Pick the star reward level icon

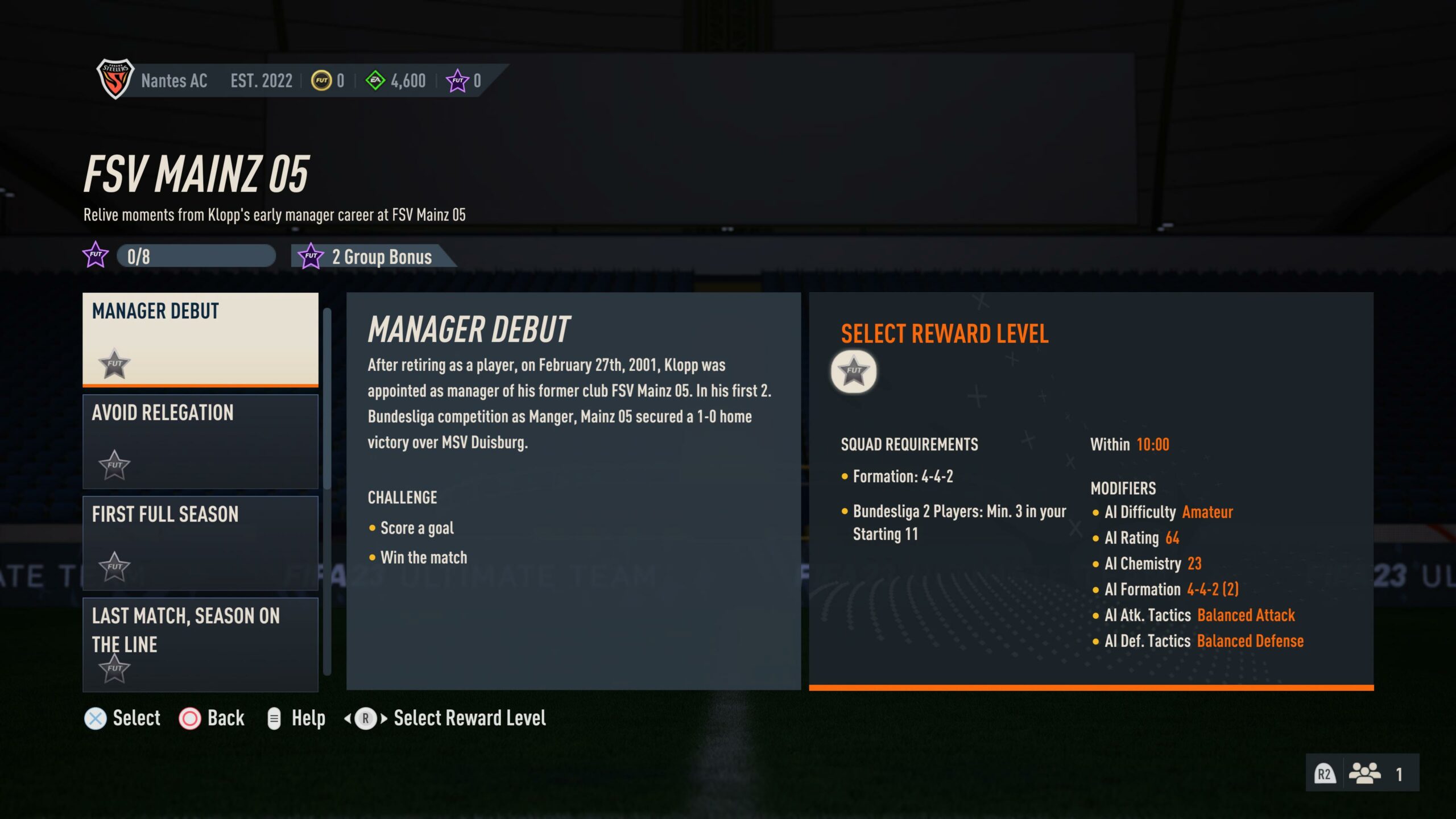tap(853, 371)
